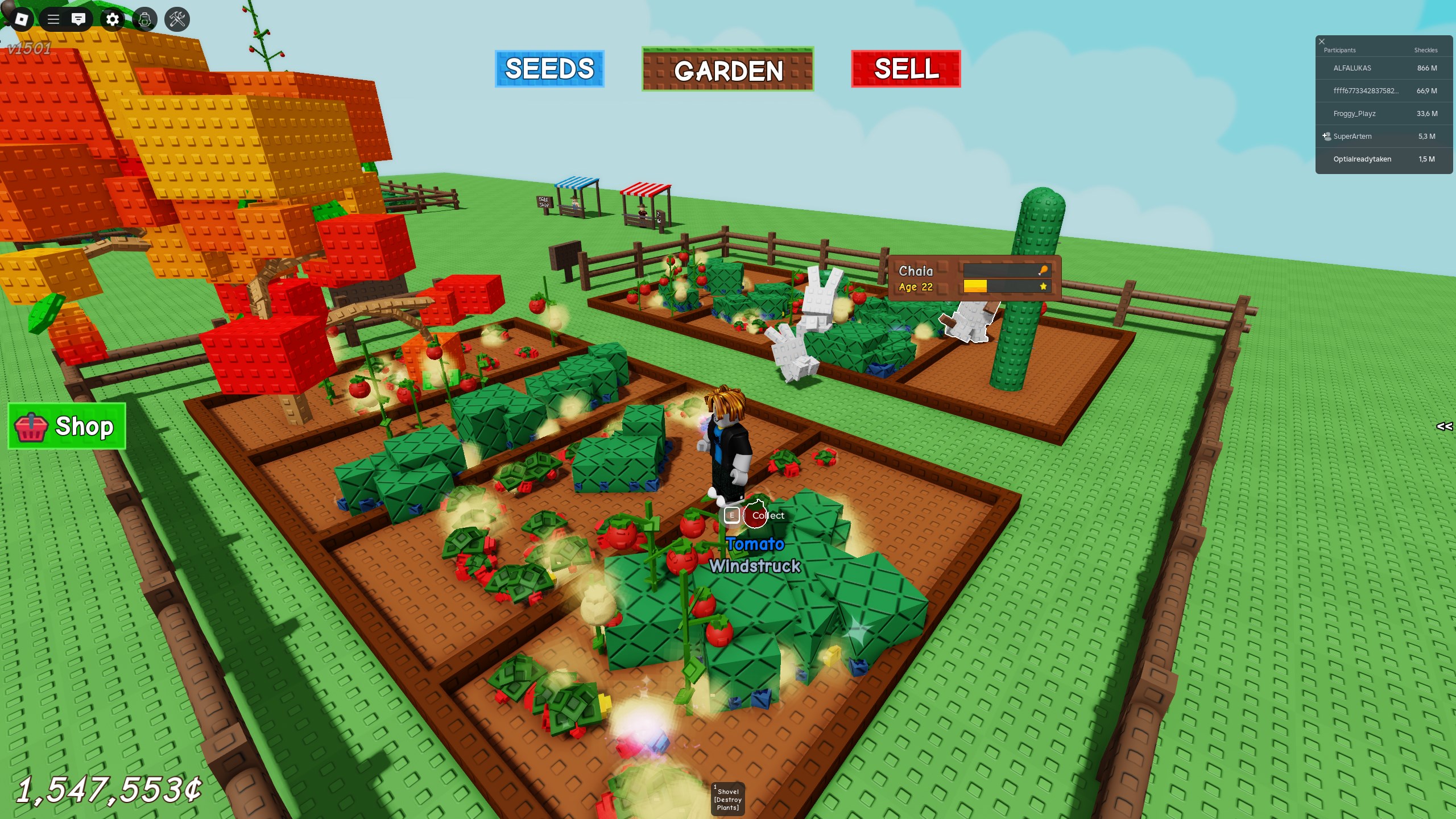
Task: Open the backpack inventory icon
Action: point(146,20)
